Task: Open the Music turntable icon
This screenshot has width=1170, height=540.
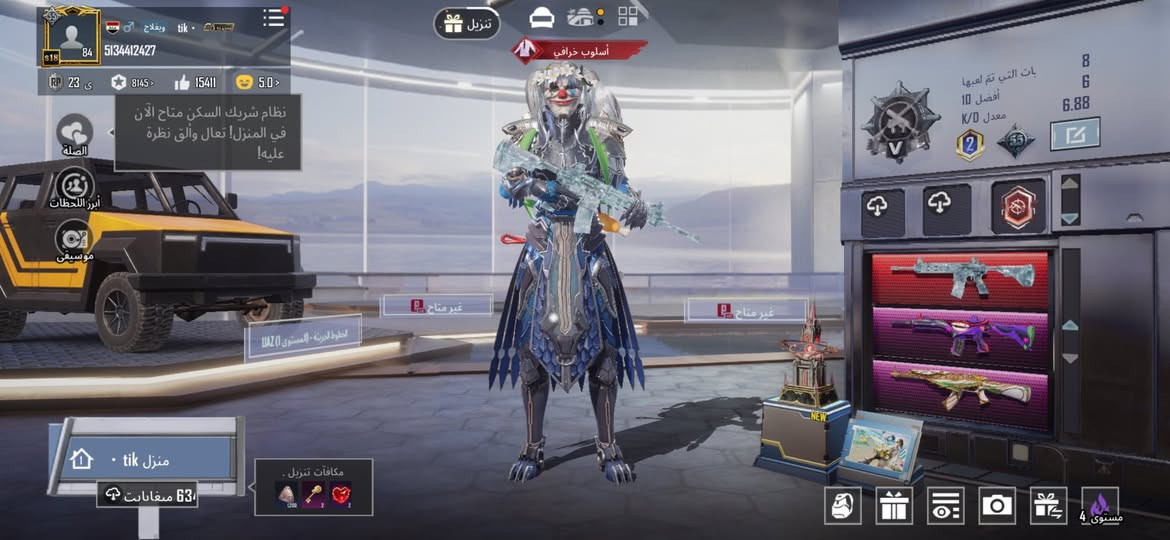Action: (x=74, y=240)
